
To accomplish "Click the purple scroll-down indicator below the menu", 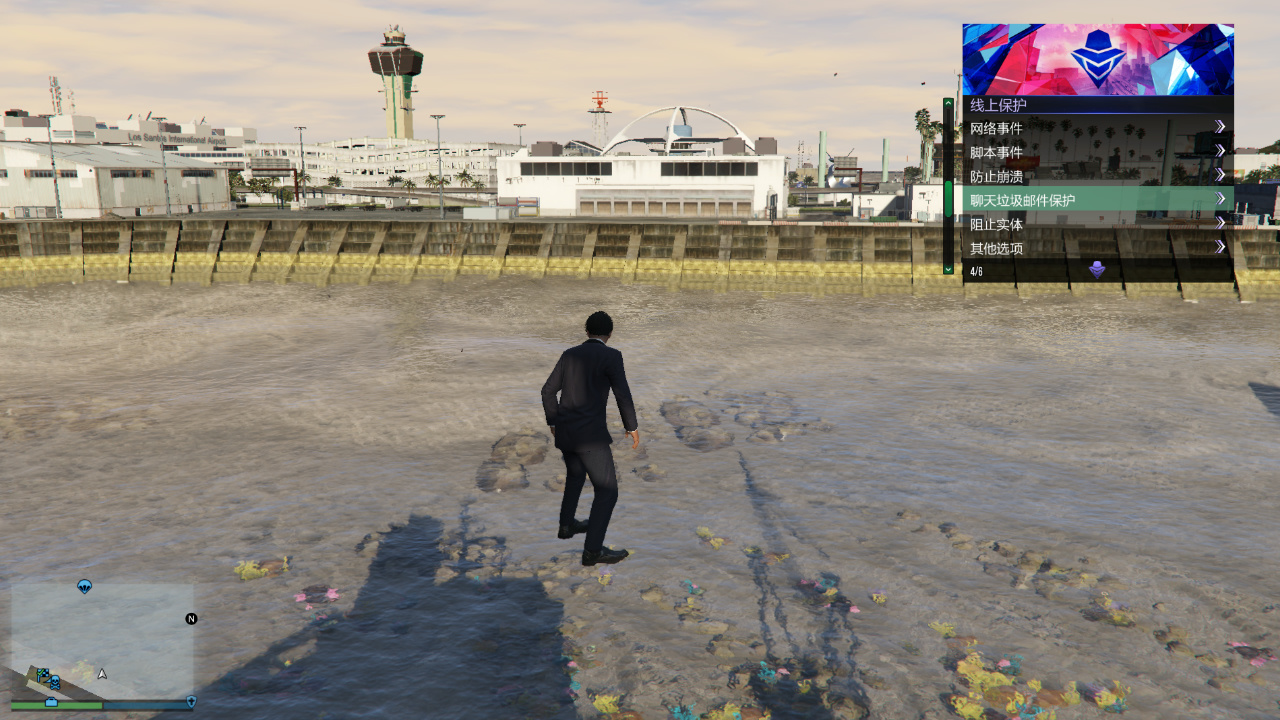I will [x=1096, y=269].
